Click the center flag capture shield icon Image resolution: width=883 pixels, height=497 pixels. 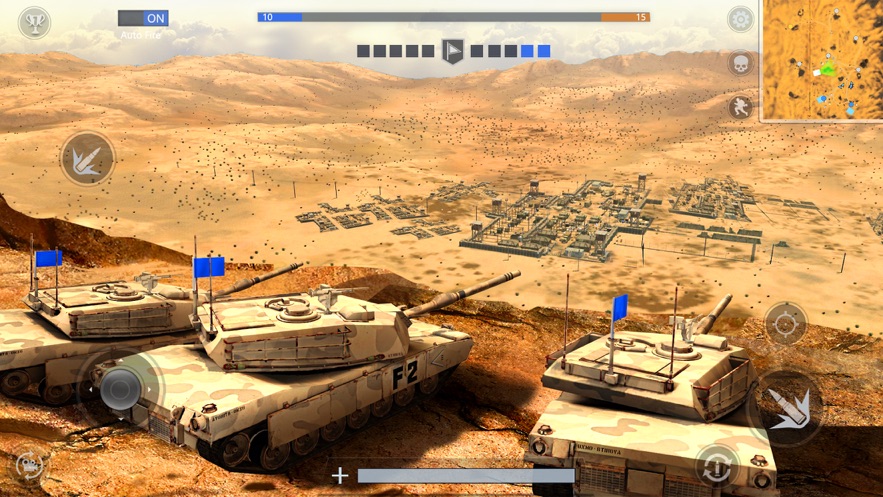click(x=453, y=51)
